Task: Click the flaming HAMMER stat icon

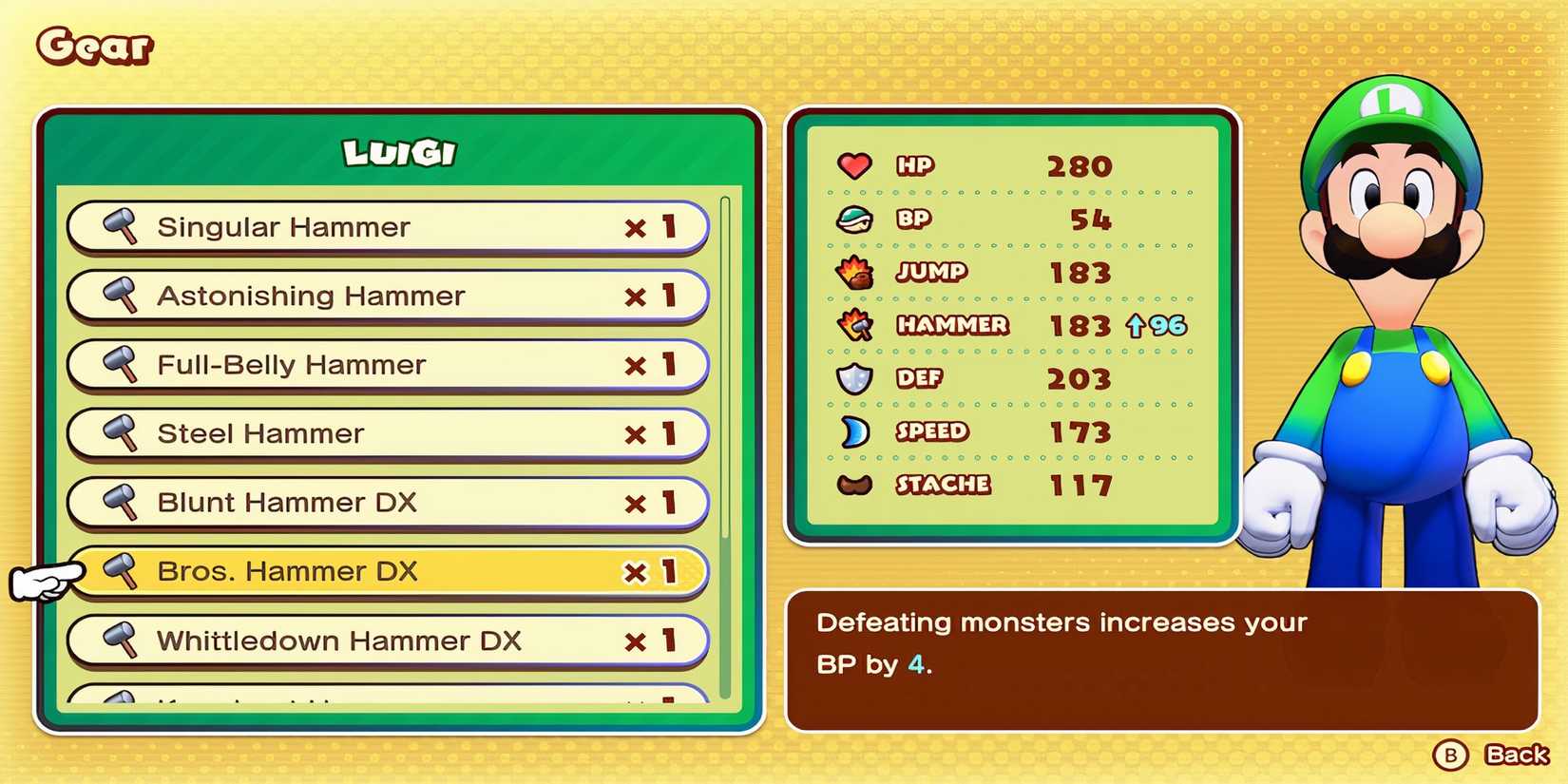Action: point(854,325)
